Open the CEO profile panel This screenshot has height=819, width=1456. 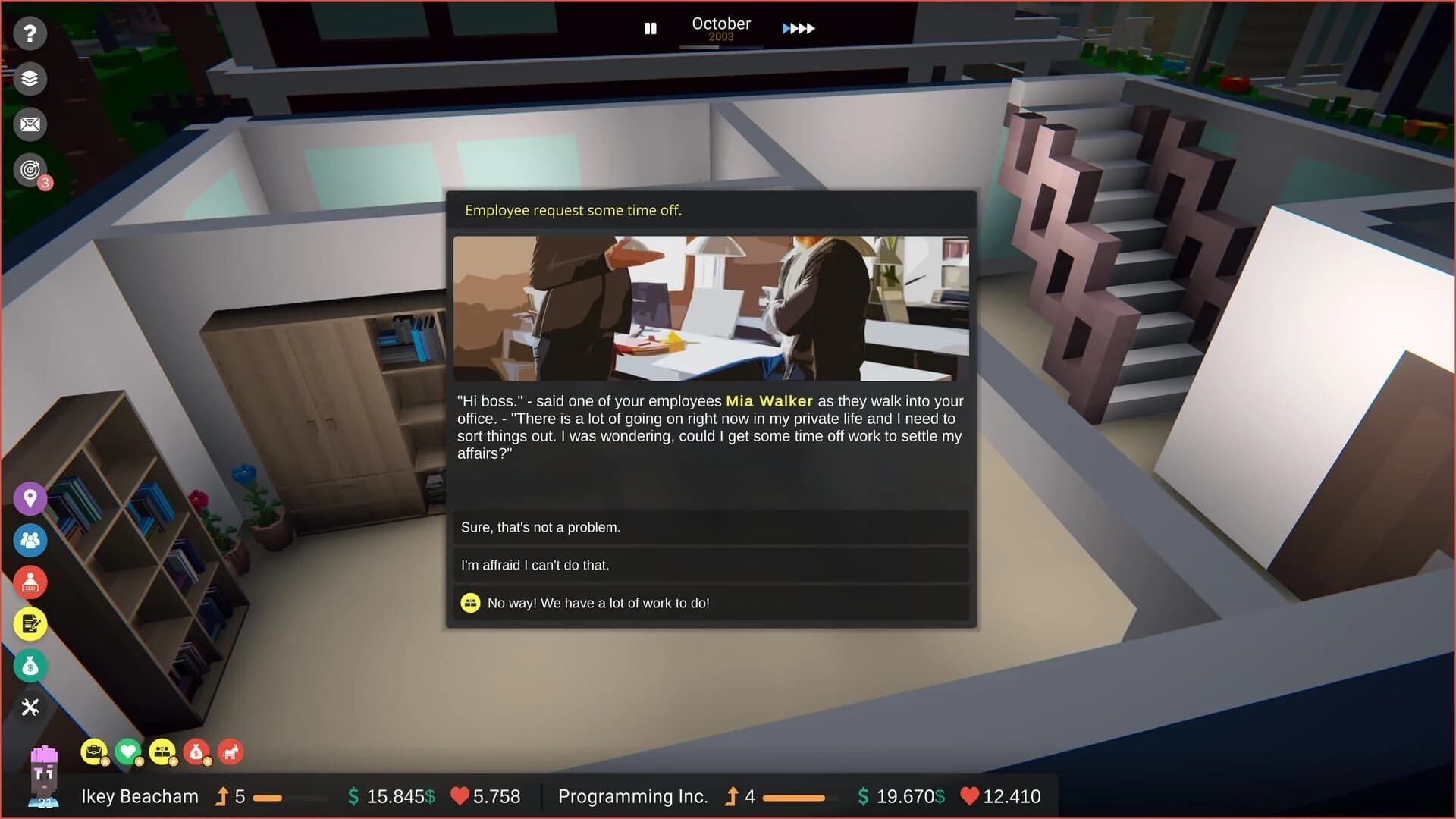30,582
